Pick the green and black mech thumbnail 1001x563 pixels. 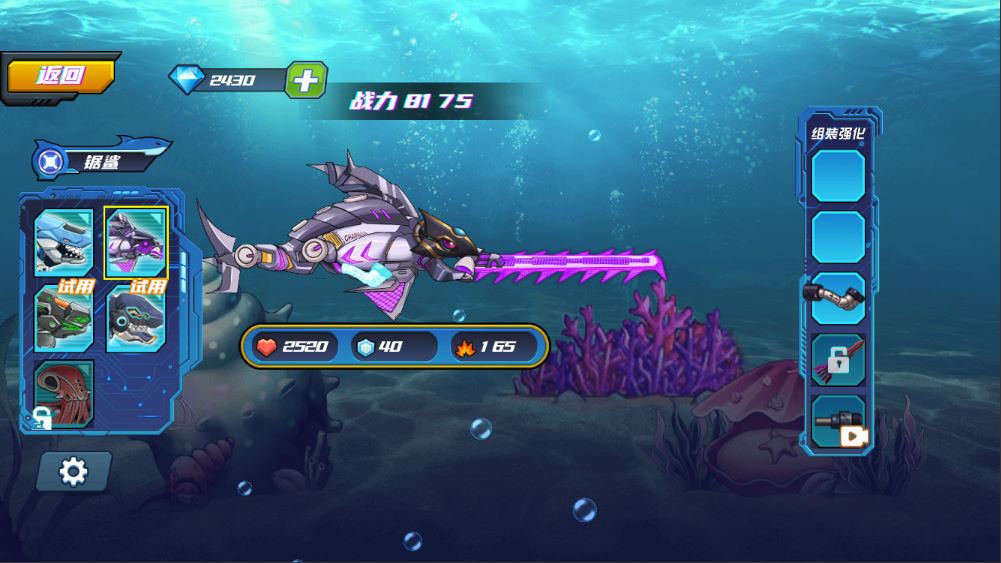coord(64,320)
